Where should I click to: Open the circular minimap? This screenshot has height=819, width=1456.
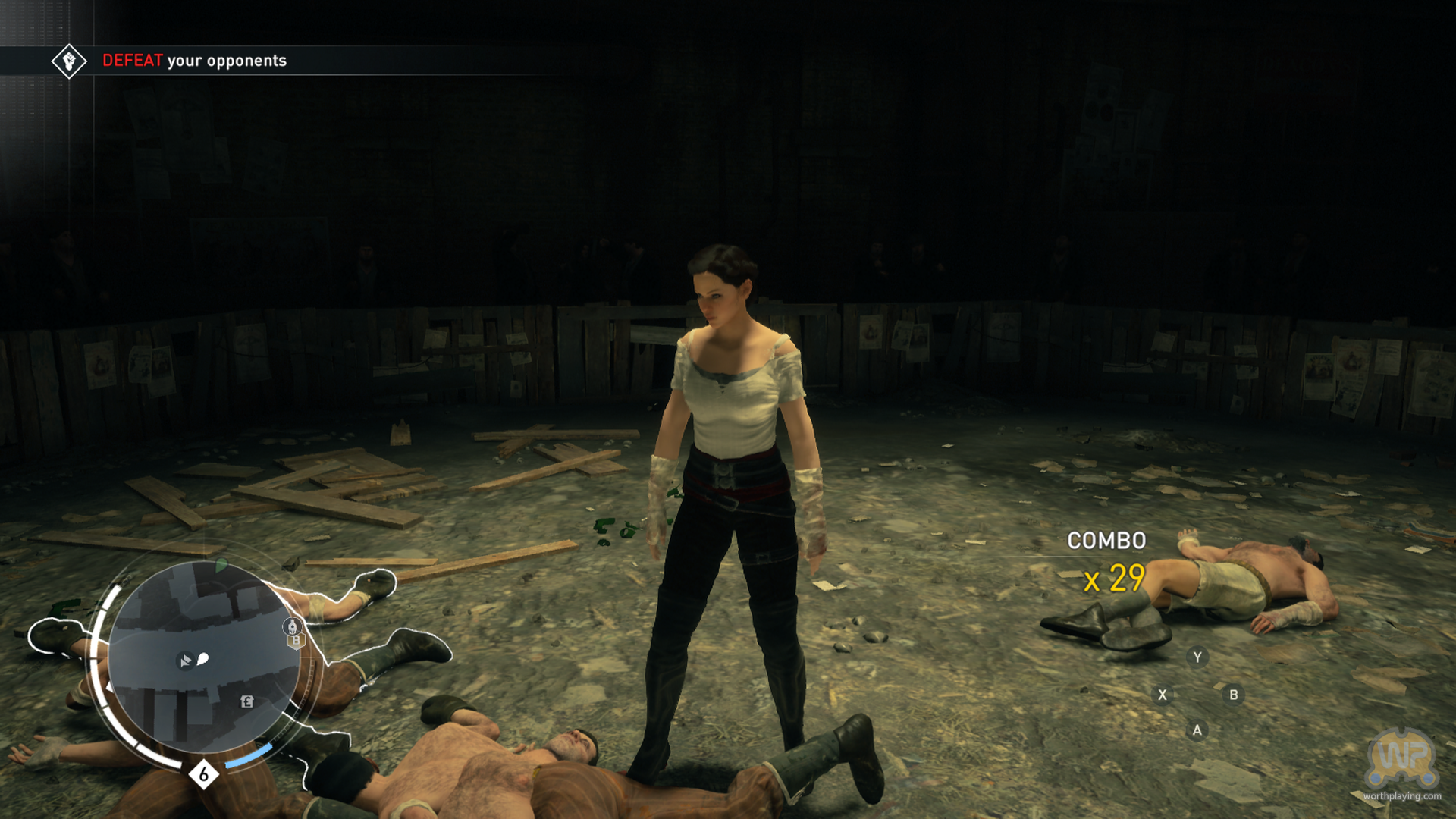(203, 658)
